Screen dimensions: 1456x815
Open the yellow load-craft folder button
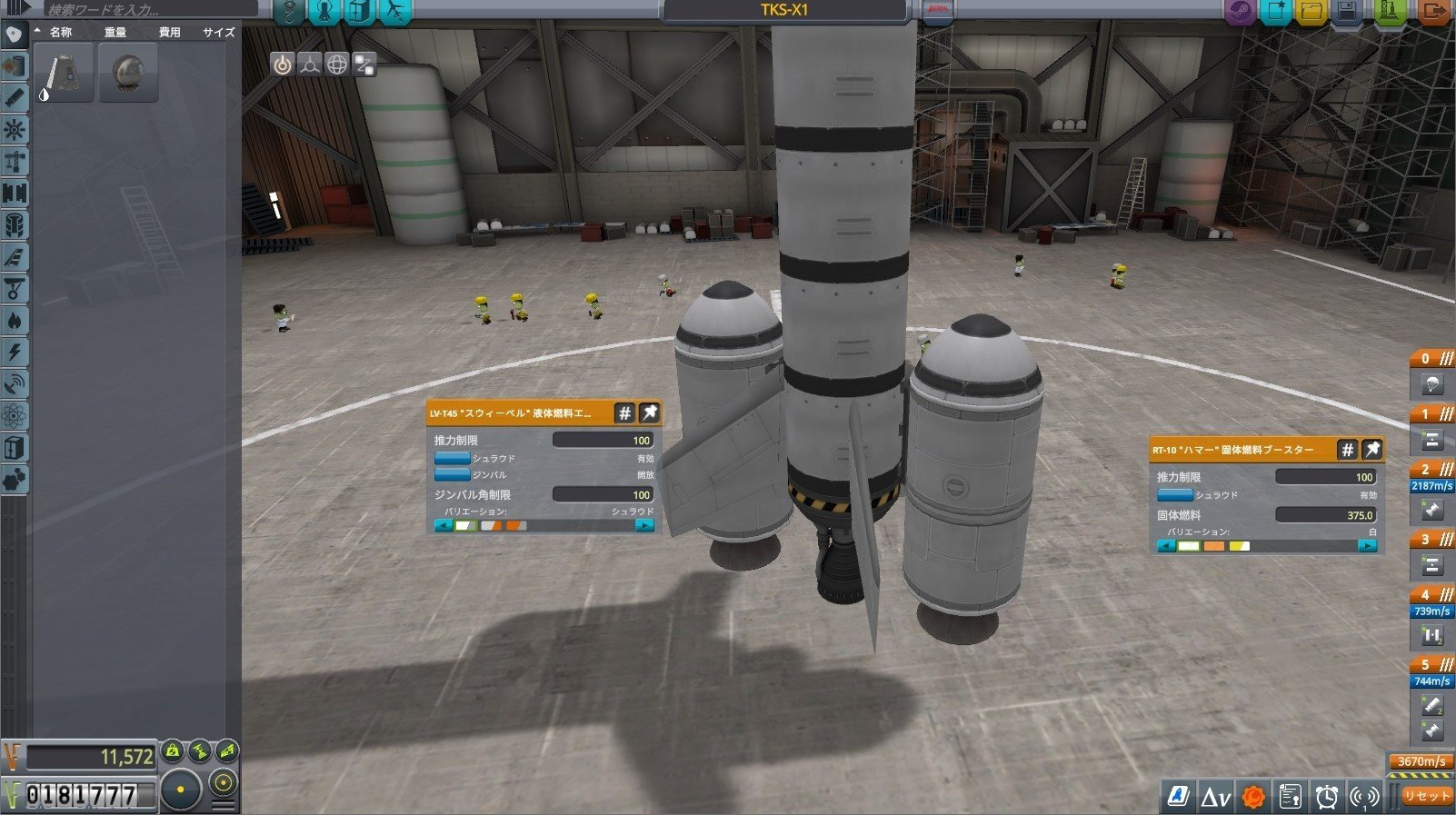[1311, 11]
